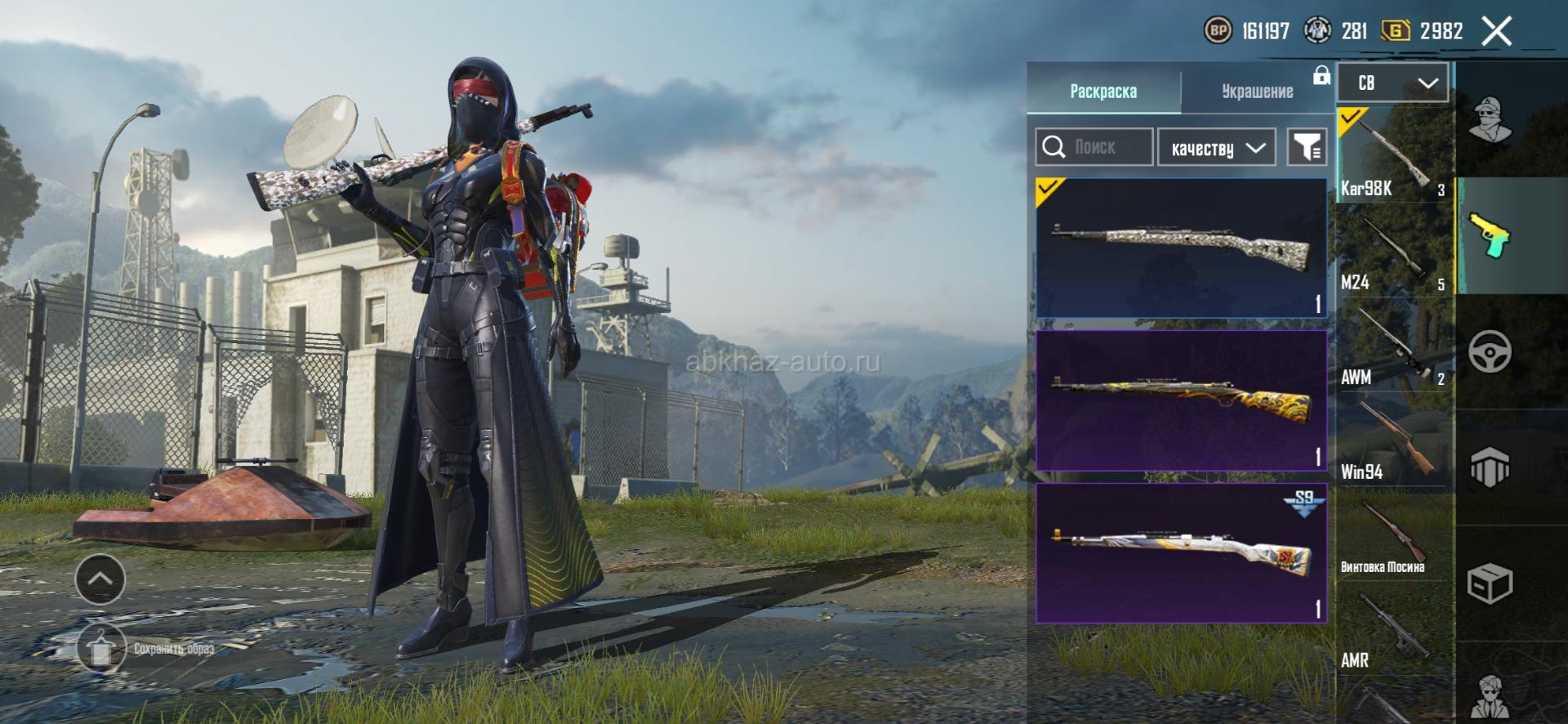Image resolution: width=1568 pixels, height=724 pixels.
Task: Select the AMR weapon entry
Action: 1393,628
